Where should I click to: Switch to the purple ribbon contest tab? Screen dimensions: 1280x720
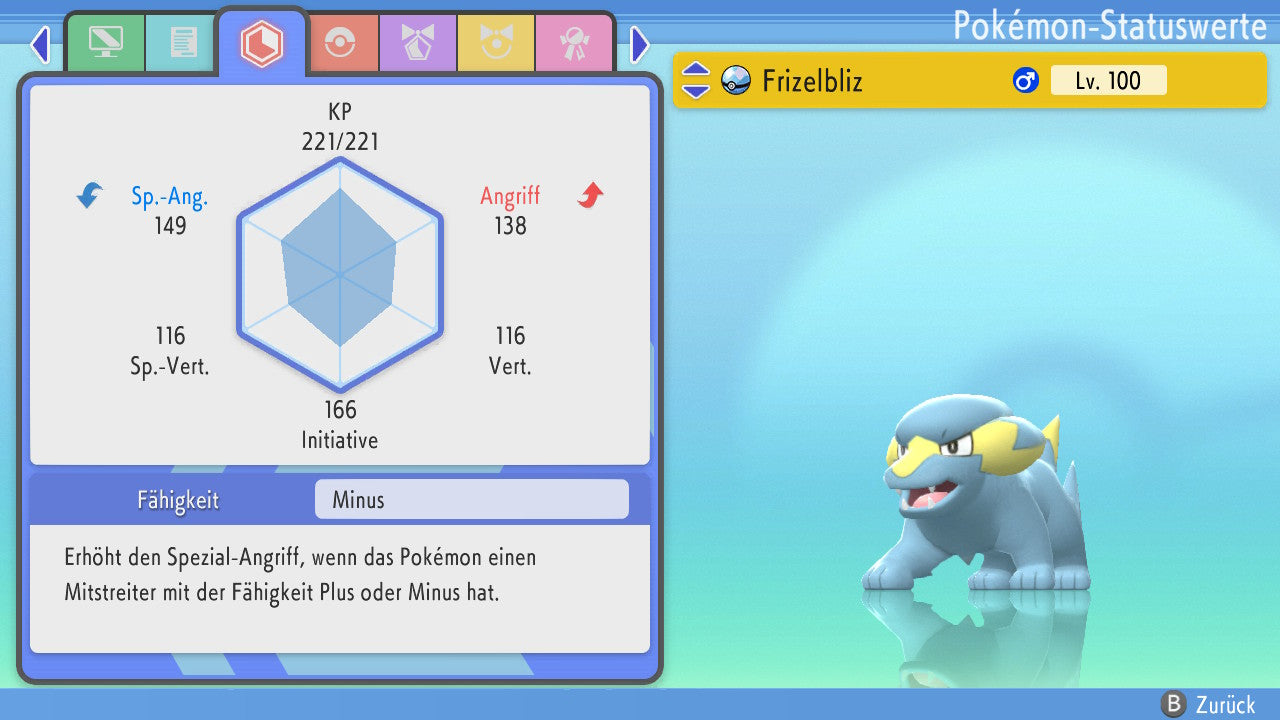pyautogui.click(x=417, y=43)
